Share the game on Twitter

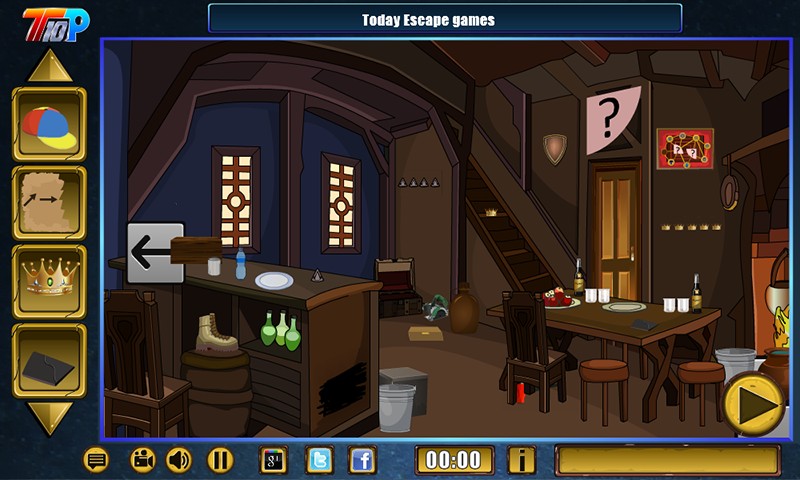[319, 460]
